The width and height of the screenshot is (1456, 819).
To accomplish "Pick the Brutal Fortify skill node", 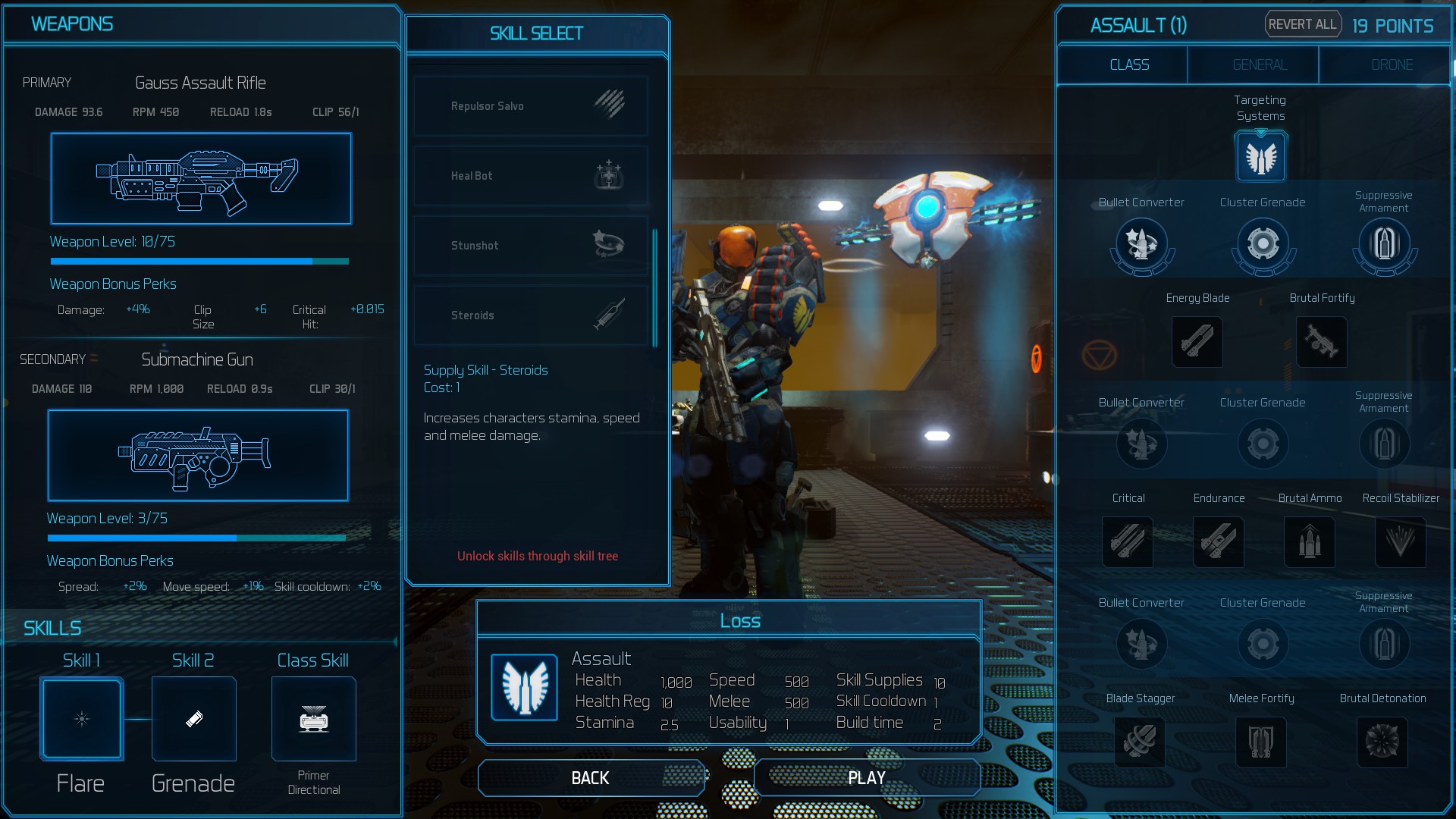I will click(1322, 342).
